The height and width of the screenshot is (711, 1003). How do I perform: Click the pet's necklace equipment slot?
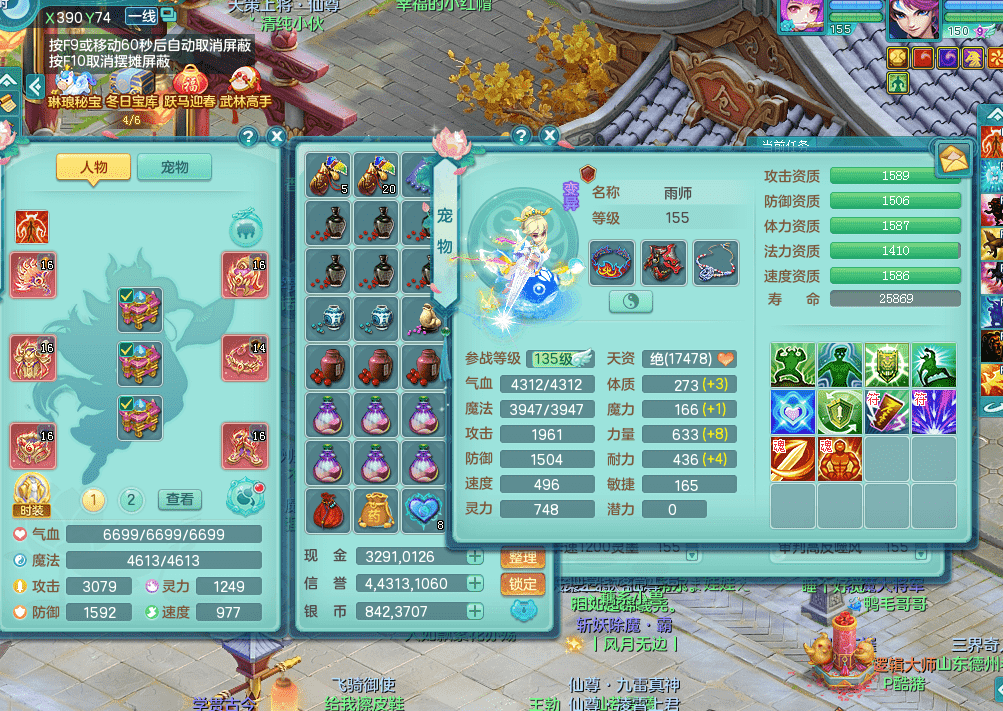pos(715,262)
